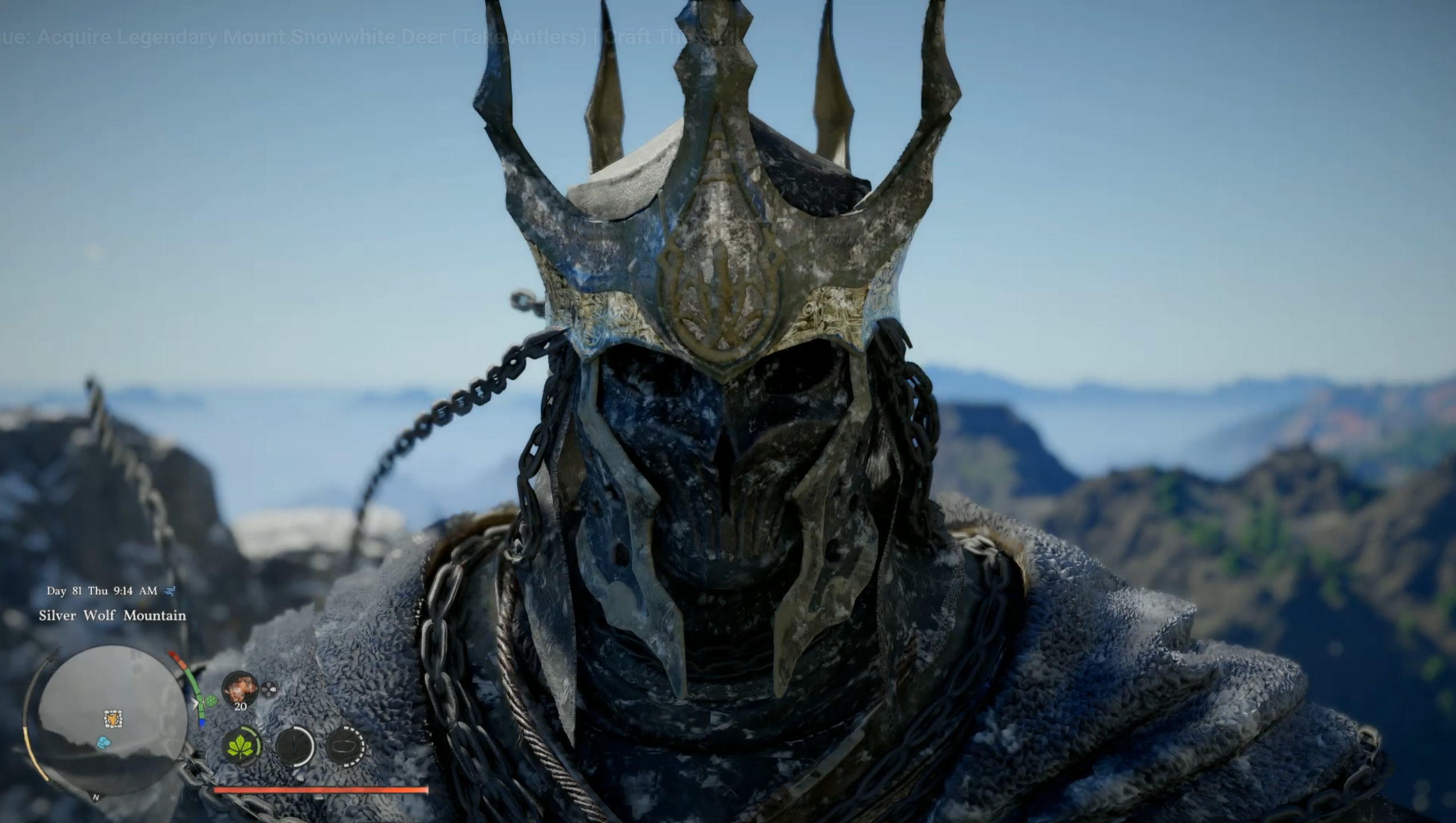Select the roasted meat item slot
This screenshot has height=823, width=1456.
click(x=239, y=688)
